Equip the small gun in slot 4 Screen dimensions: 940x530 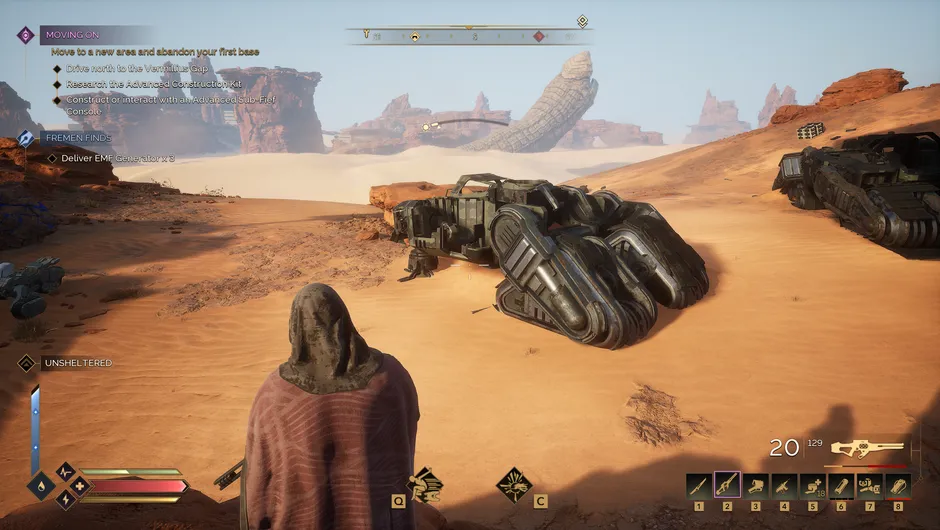pyautogui.click(x=784, y=486)
